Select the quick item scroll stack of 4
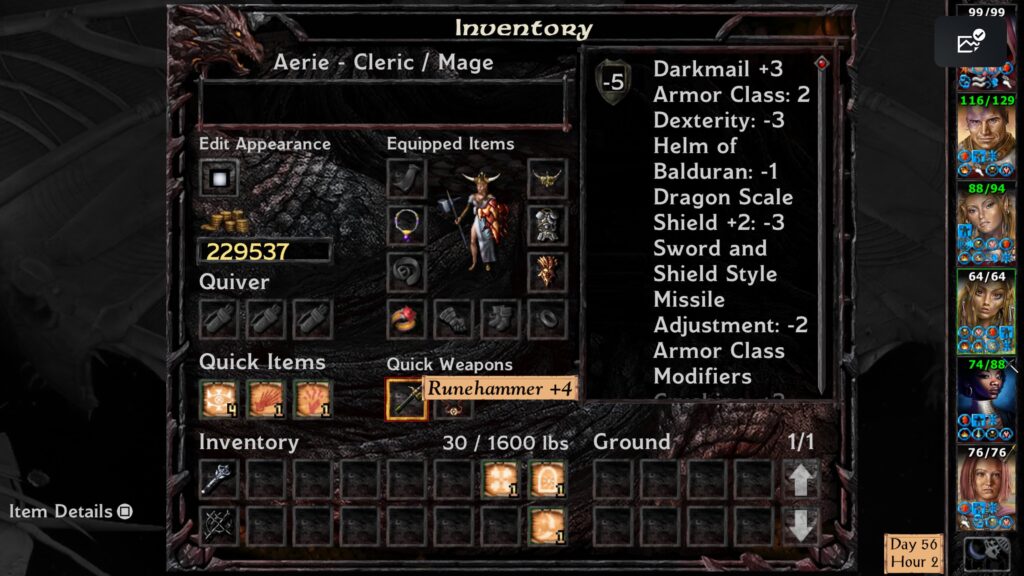 tap(218, 399)
